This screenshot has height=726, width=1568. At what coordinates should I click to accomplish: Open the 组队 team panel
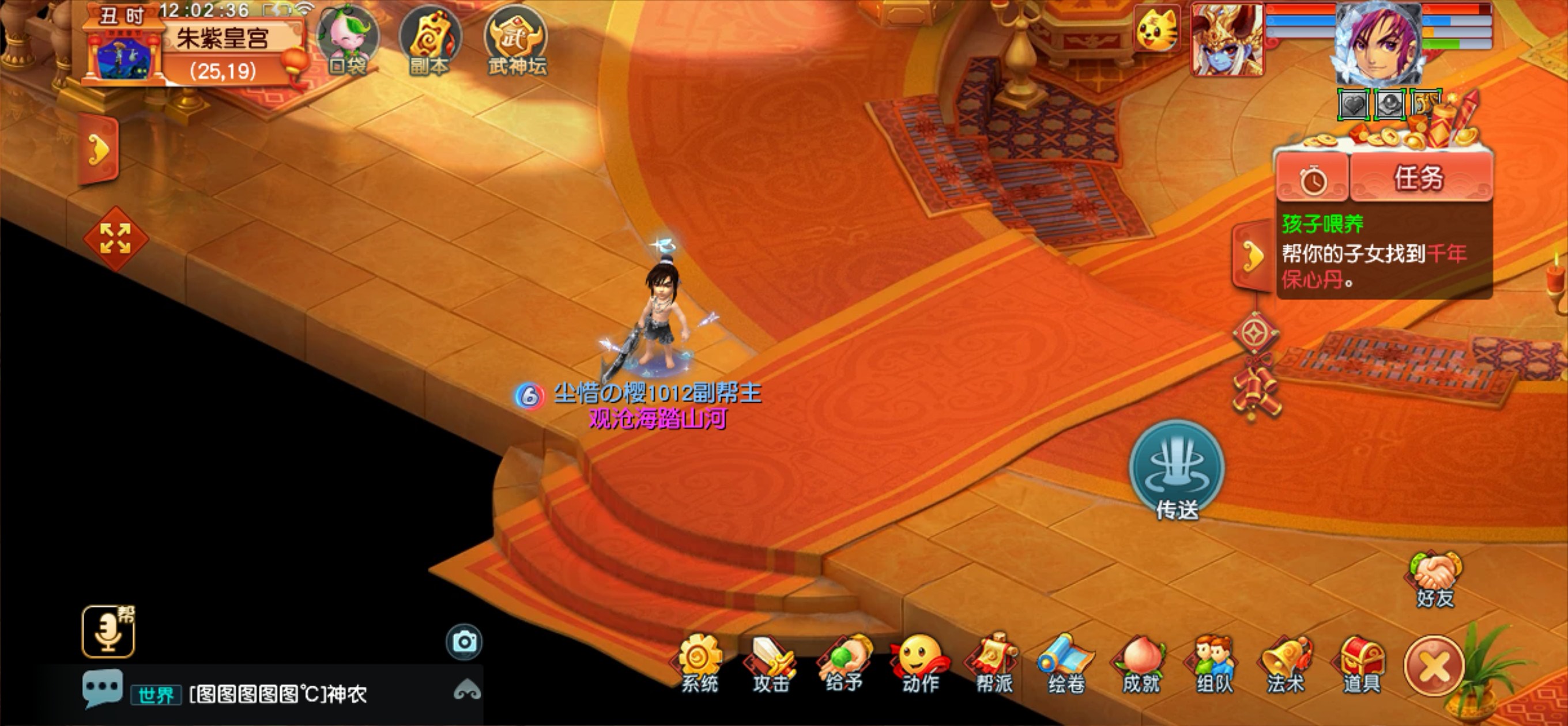(x=1213, y=664)
